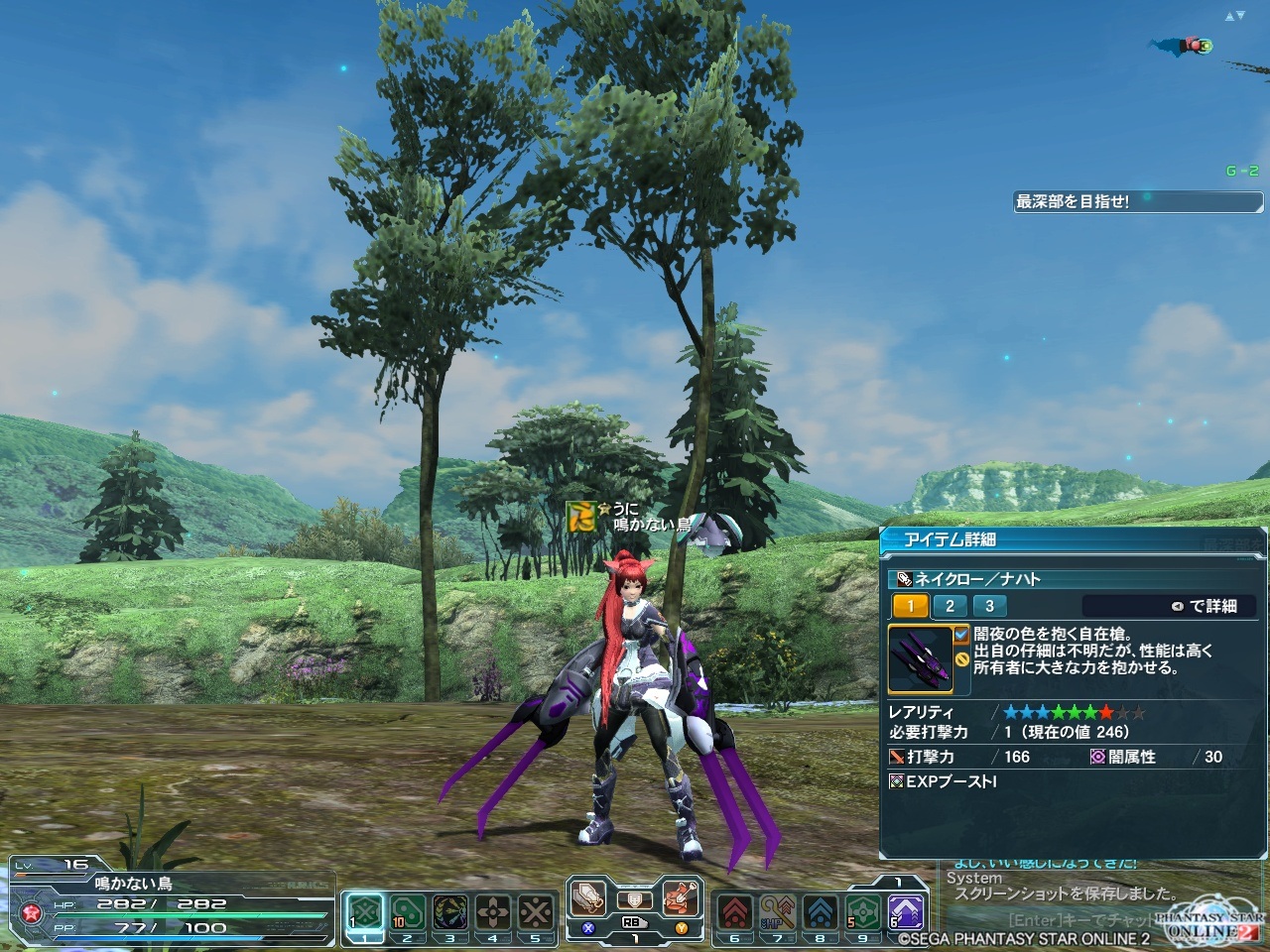Select the green crossed-hexagon slot 1
Image resolution: width=1270 pixels, height=952 pixels.
coord(366,912)
